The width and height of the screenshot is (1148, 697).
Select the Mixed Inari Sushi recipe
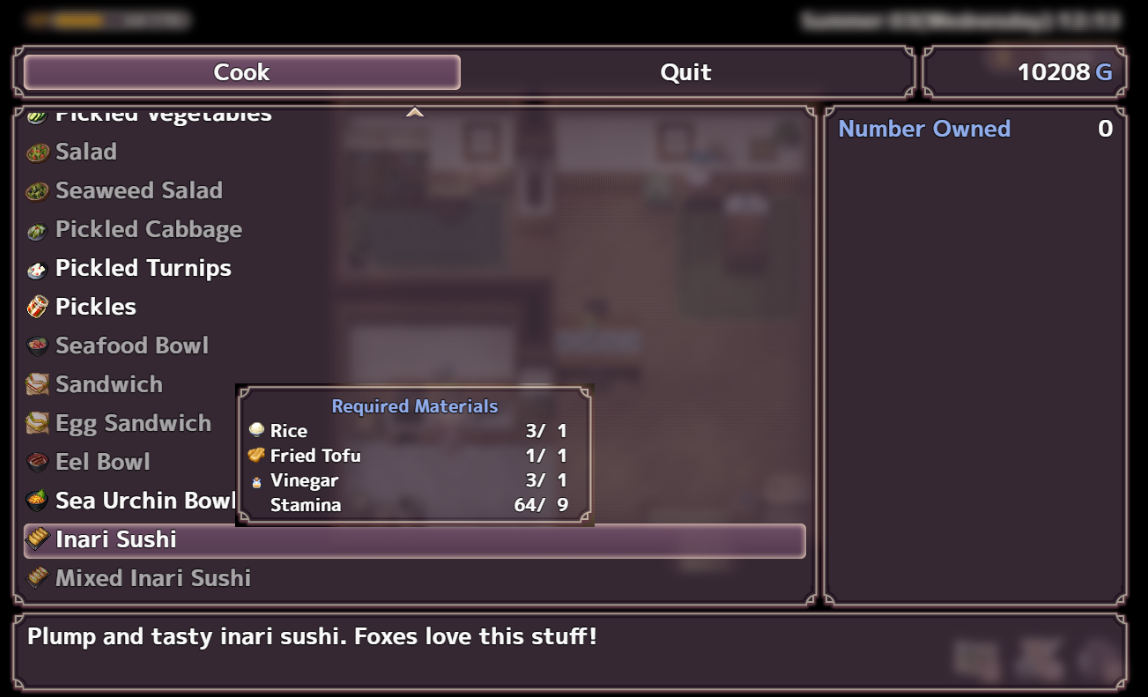coord(153,579)
